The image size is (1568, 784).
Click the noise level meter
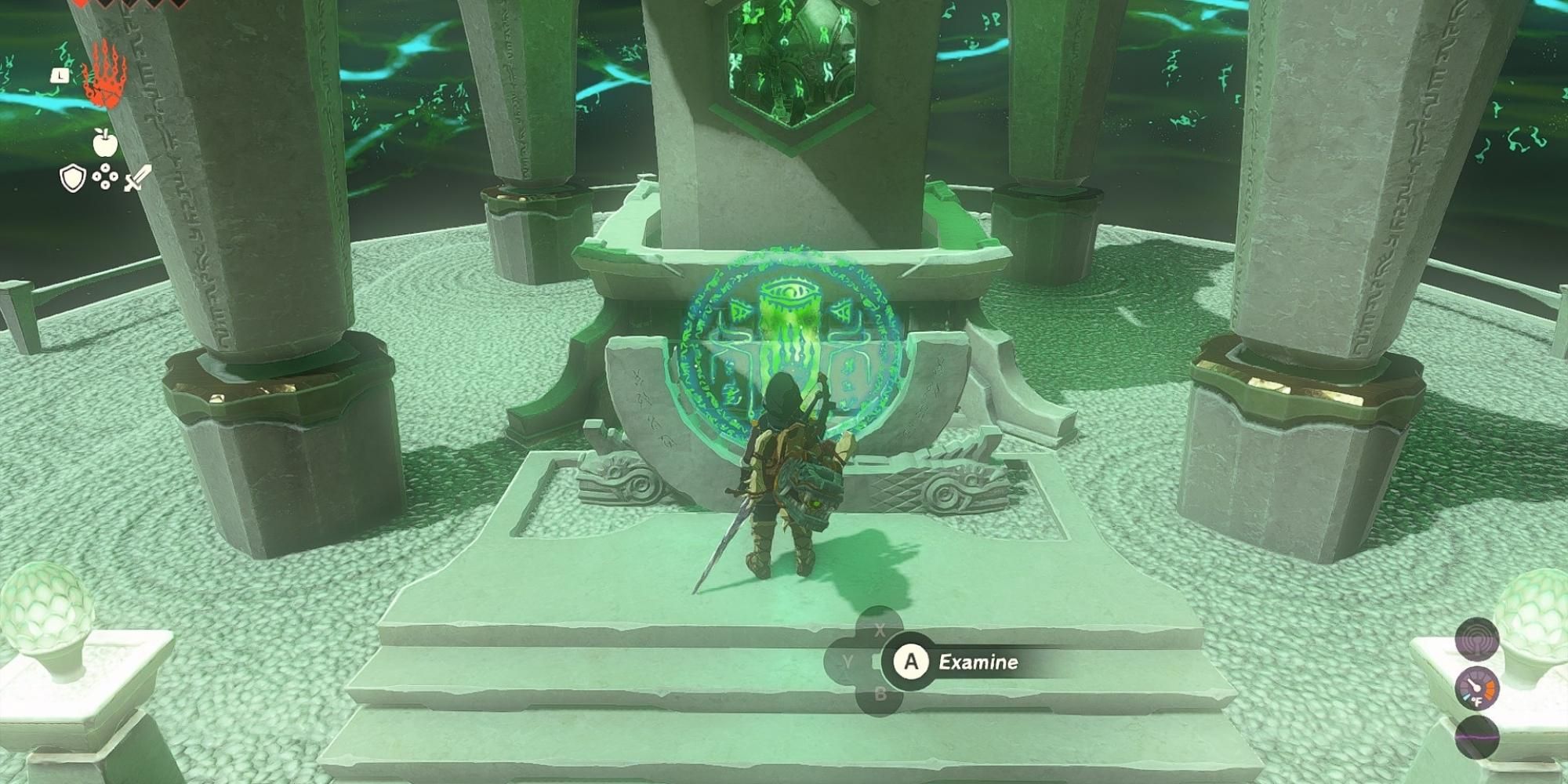click(1476, 737)
